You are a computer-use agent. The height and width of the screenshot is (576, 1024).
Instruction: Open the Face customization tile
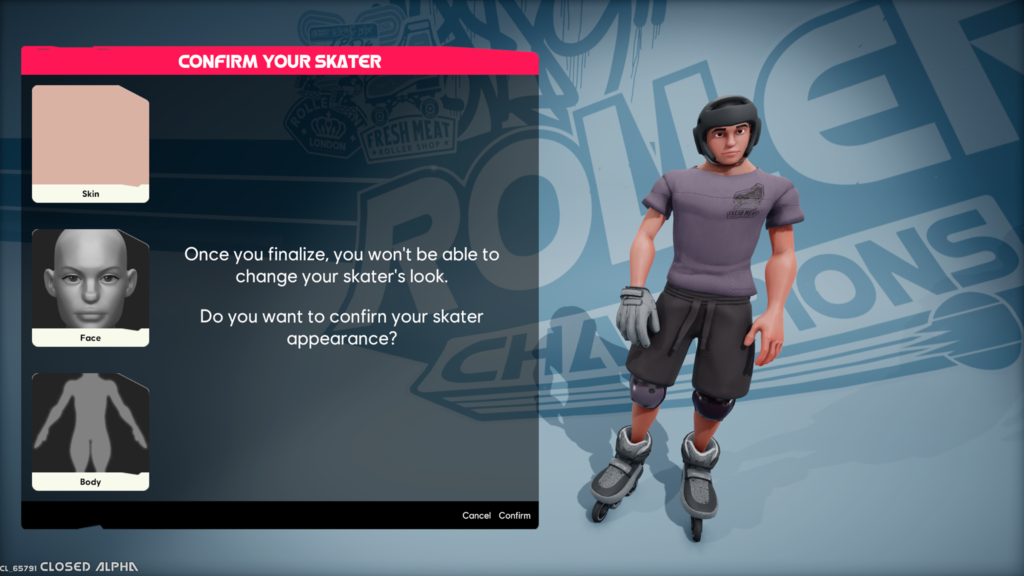(90, 287)
